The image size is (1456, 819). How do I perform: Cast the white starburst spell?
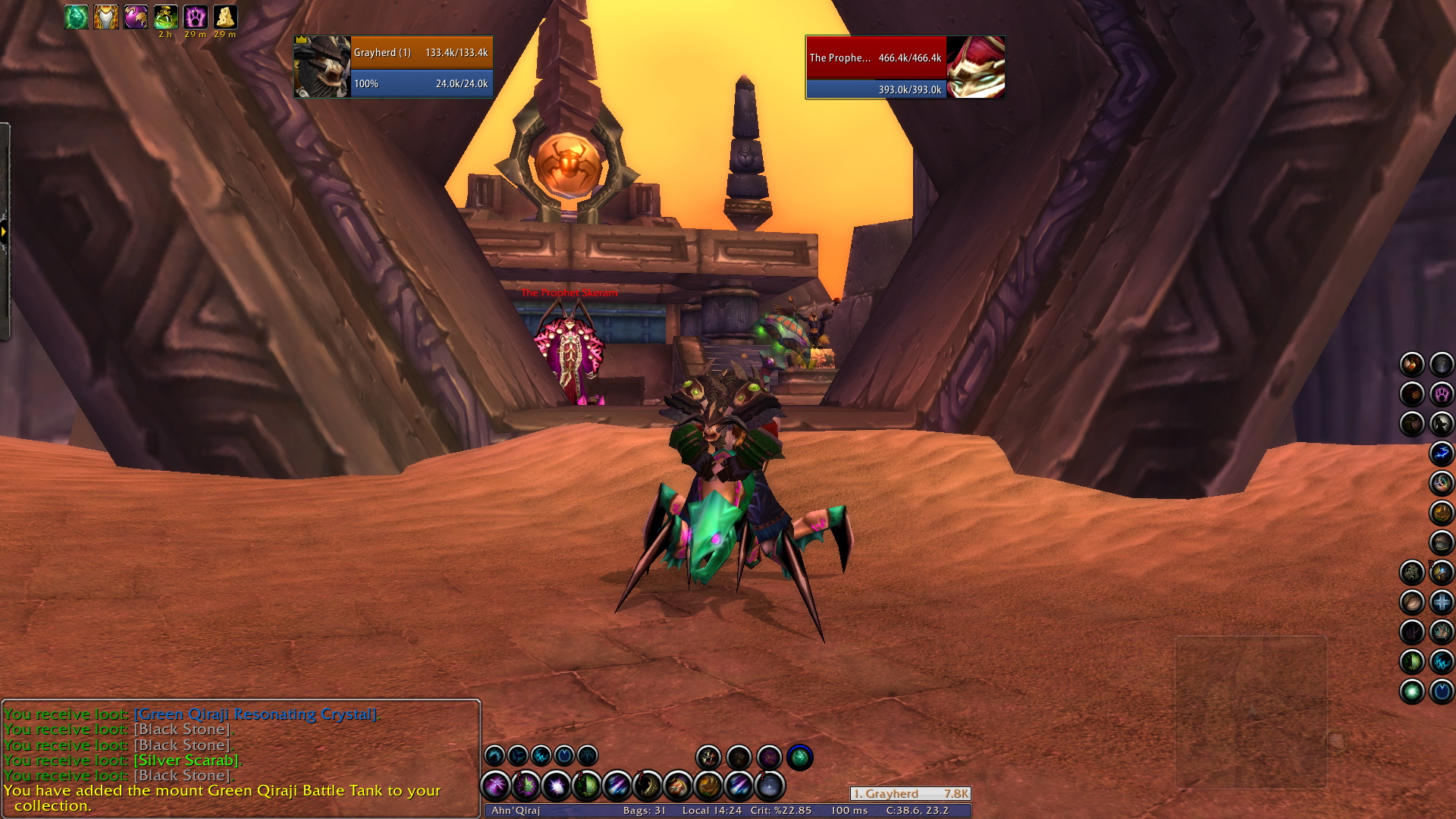point(557,786)
